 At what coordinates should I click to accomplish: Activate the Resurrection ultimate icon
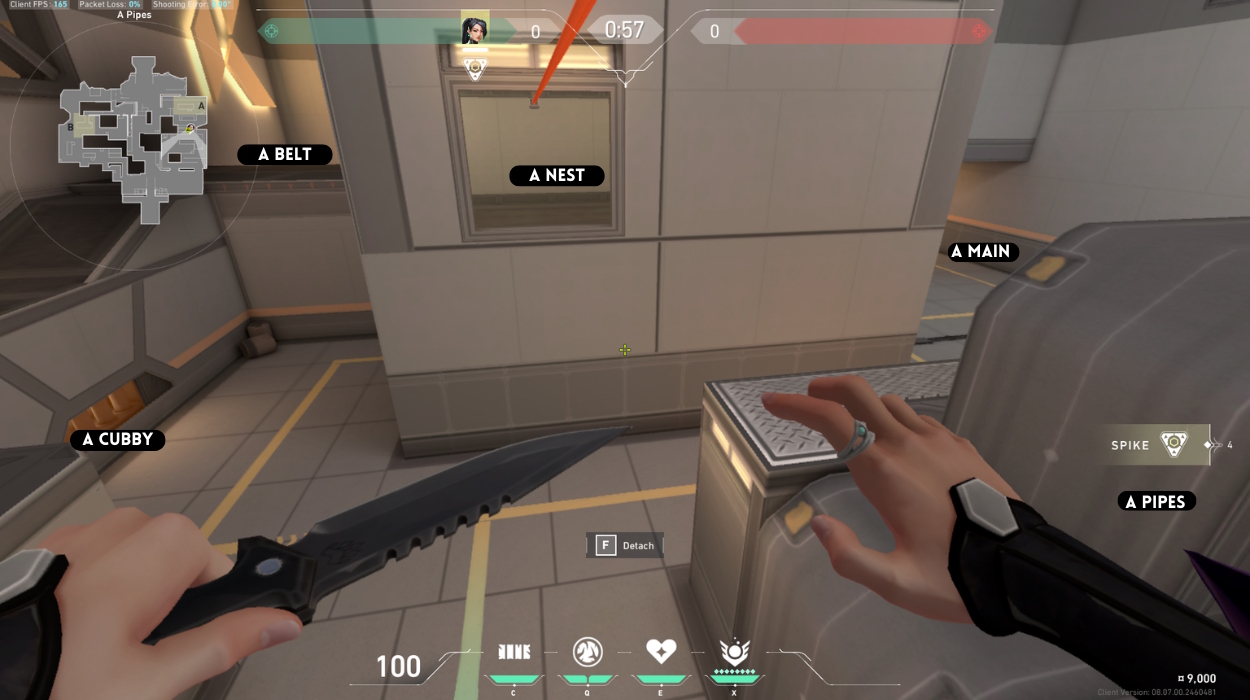click(734, 652)
